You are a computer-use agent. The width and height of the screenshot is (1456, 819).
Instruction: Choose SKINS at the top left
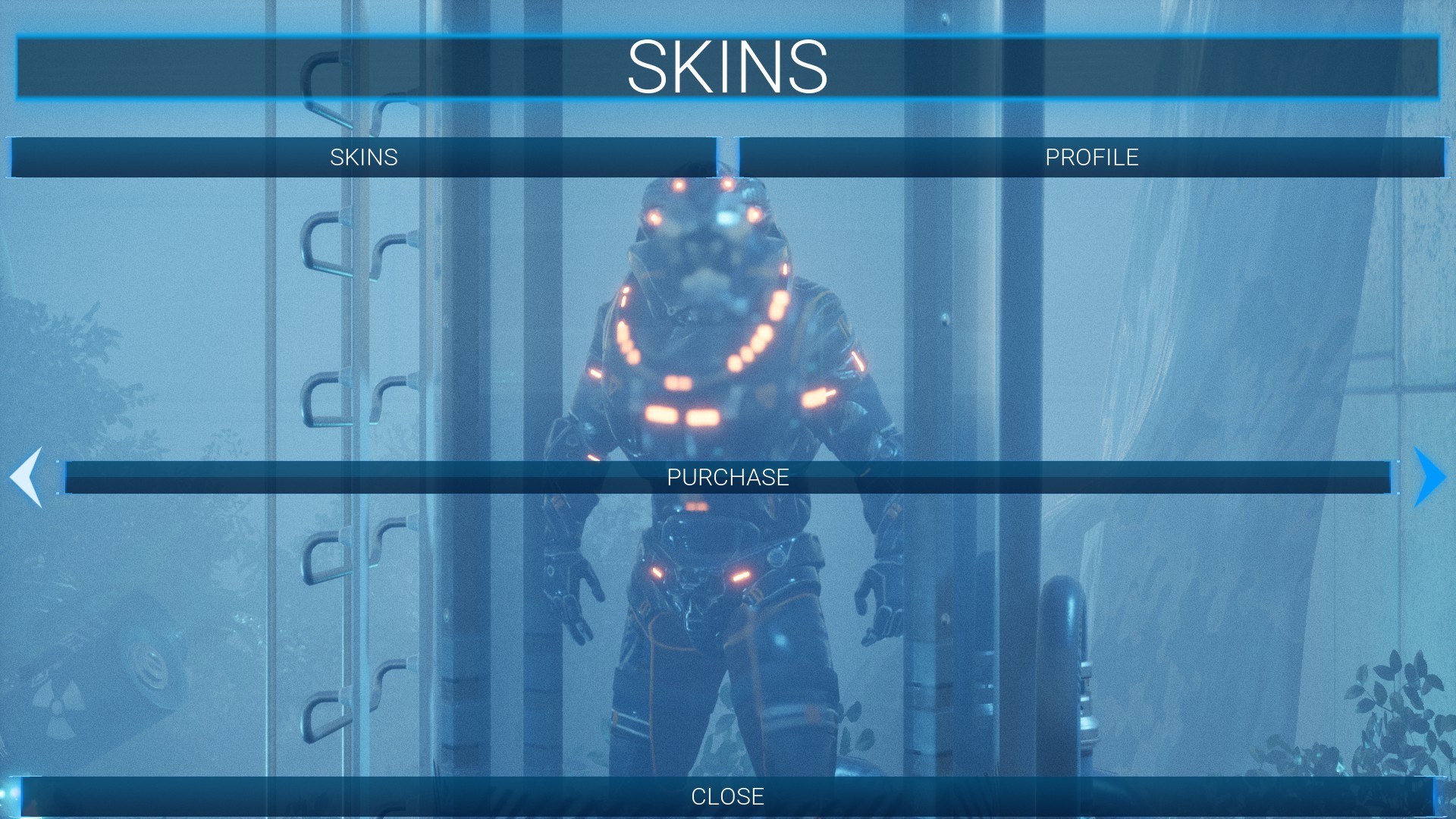(x=364, y=158)
